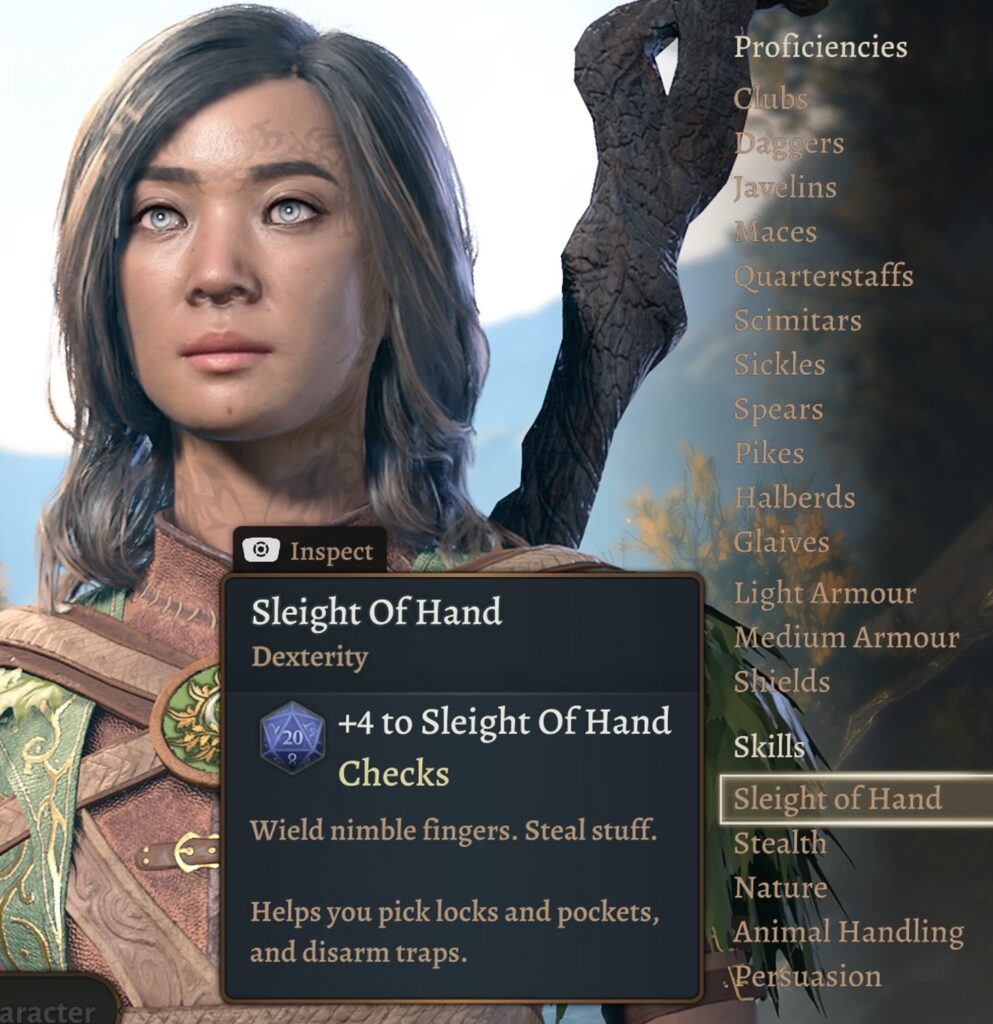This screenshot has width=993, height=1024.
Task: Select the Spears proficiency entry
Action: (x=778, y=410)
